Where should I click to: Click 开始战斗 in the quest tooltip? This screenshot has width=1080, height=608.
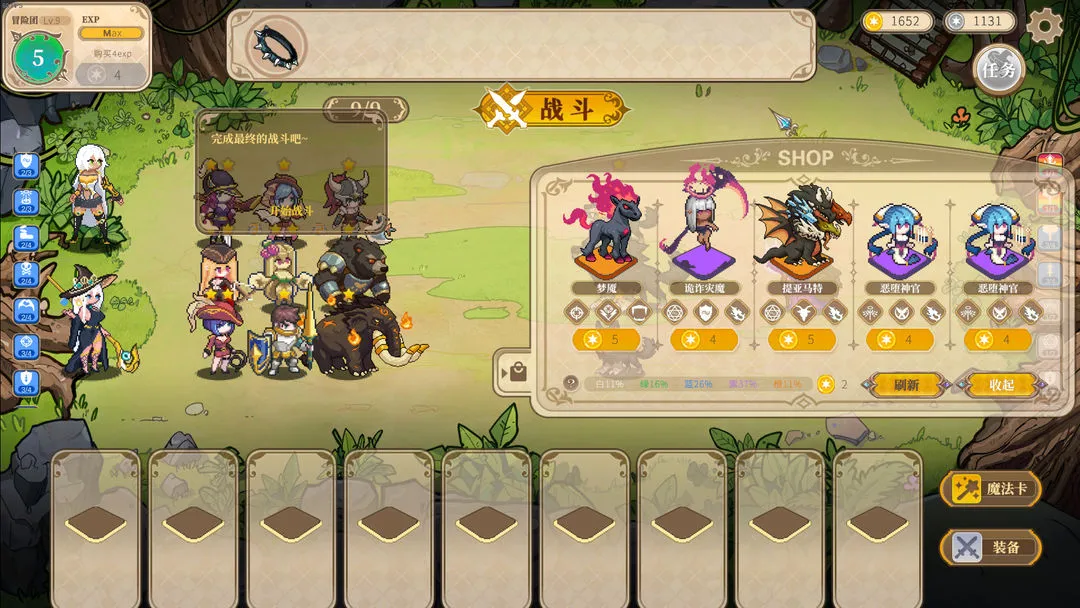(x=290, y=211)
